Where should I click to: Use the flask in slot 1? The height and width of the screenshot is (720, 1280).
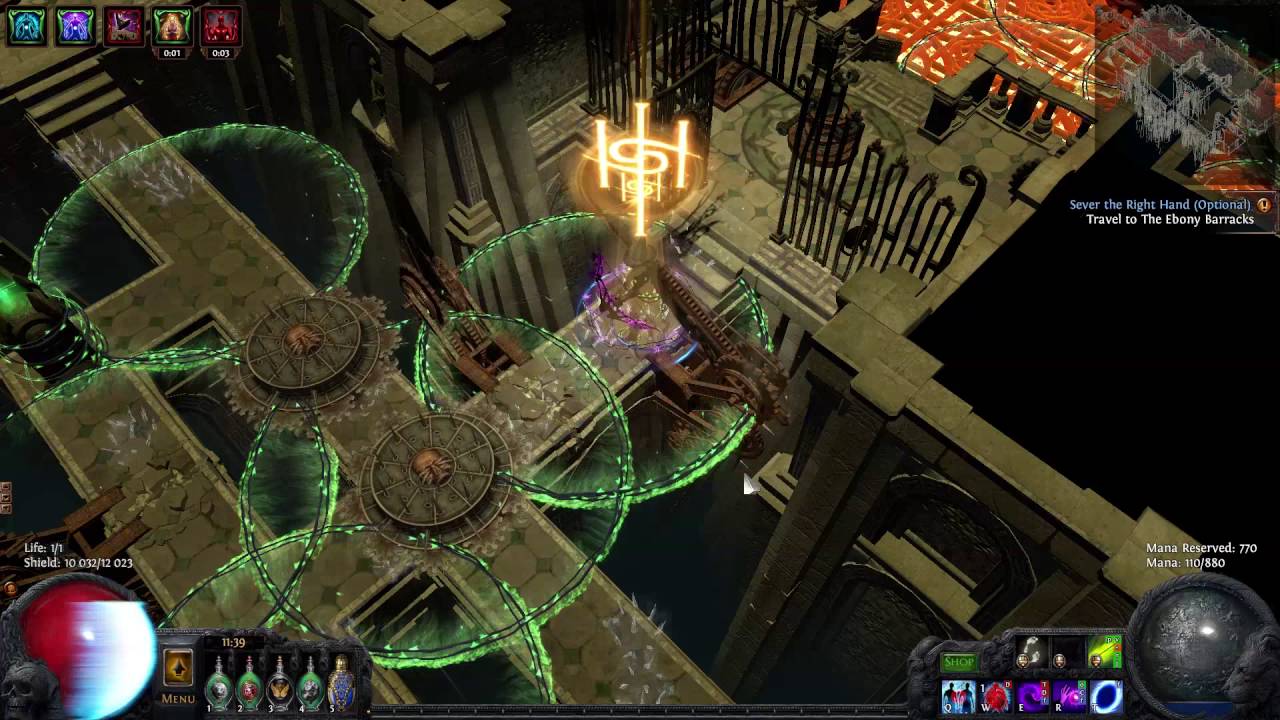click(x=219, y=686)
